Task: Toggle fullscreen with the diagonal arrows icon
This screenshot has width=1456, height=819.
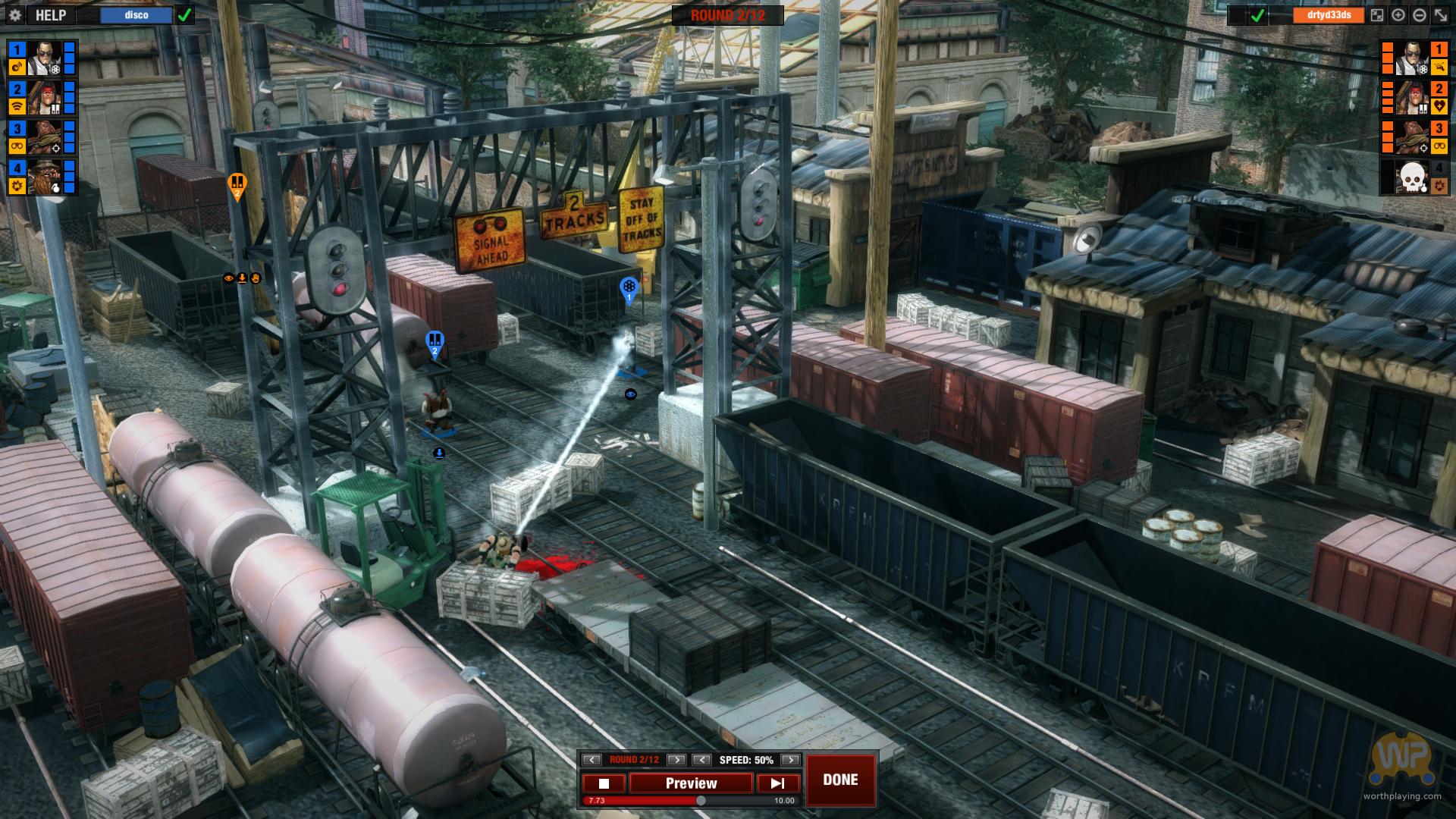Action: tap(1440, 15)
